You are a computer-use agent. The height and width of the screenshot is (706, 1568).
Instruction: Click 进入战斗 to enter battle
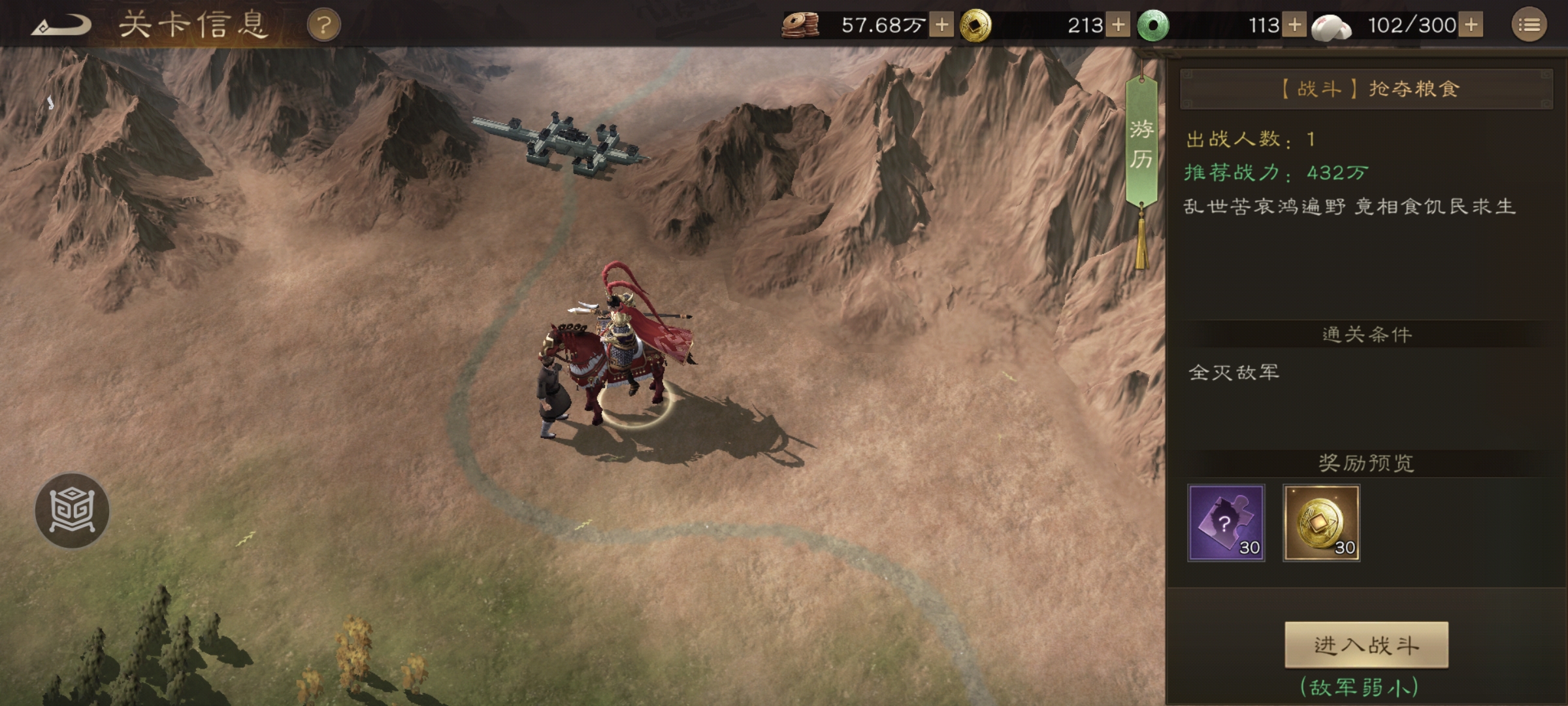(1366, 645)
